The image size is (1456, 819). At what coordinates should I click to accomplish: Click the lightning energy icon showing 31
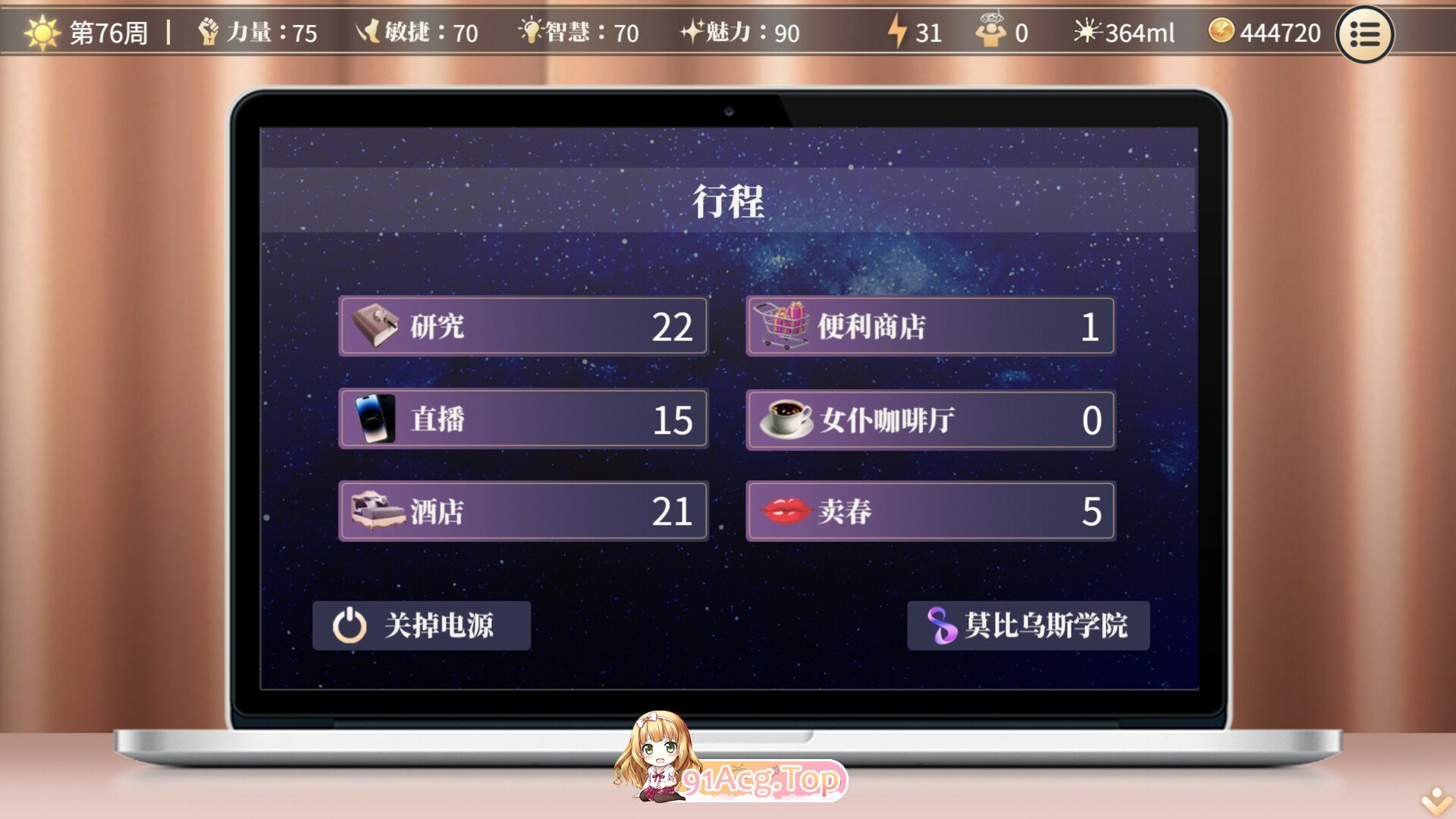point(899,33)
